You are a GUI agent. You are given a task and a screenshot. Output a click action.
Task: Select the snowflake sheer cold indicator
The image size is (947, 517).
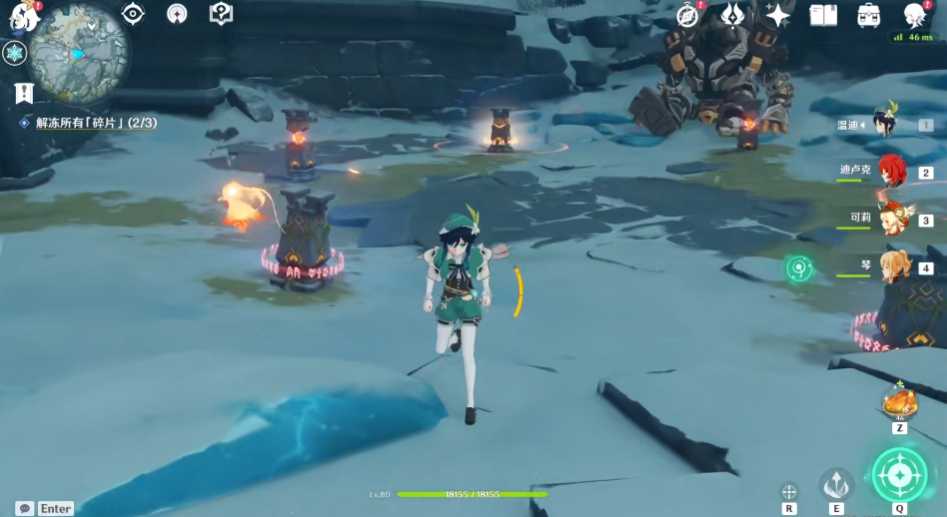(x=15, y=53)
